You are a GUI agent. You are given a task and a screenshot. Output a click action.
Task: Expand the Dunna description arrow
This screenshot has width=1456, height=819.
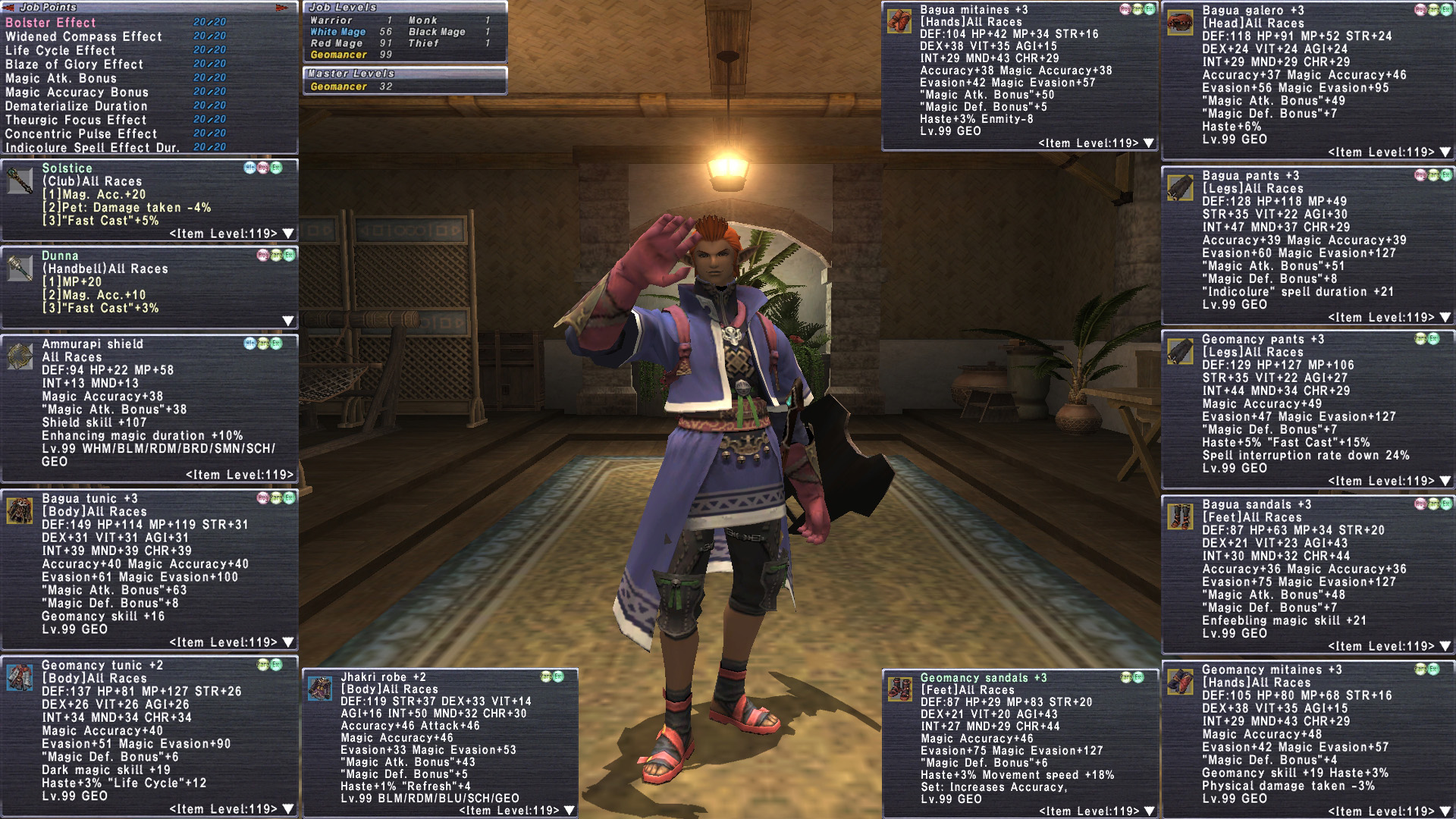click(288, 321)
